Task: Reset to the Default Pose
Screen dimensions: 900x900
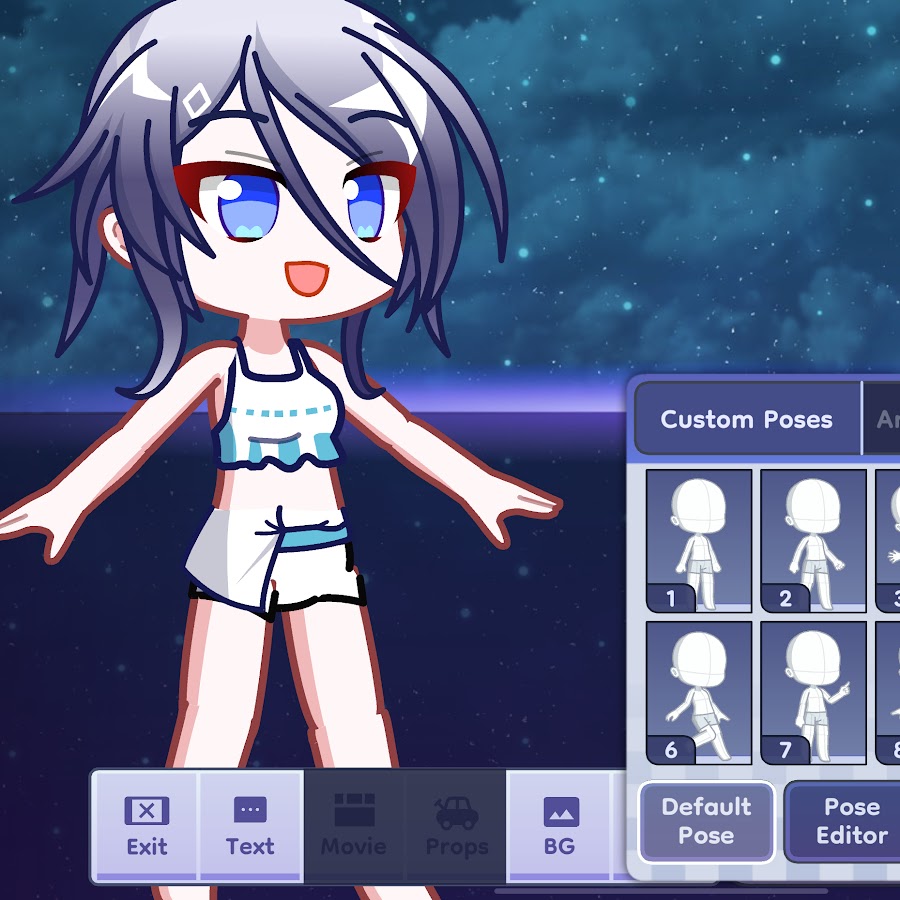Action: (x=706, y=821)
